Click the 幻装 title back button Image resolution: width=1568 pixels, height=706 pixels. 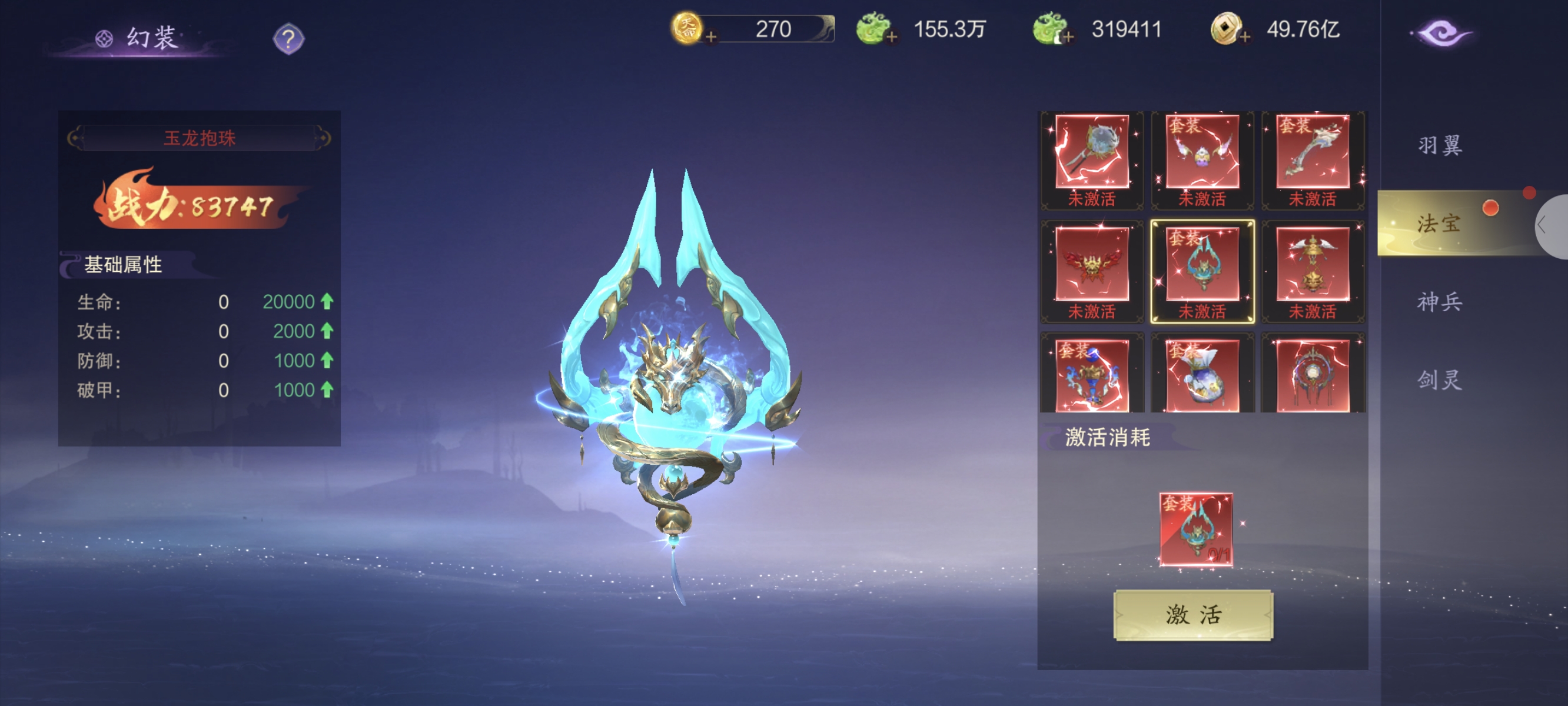139,38
